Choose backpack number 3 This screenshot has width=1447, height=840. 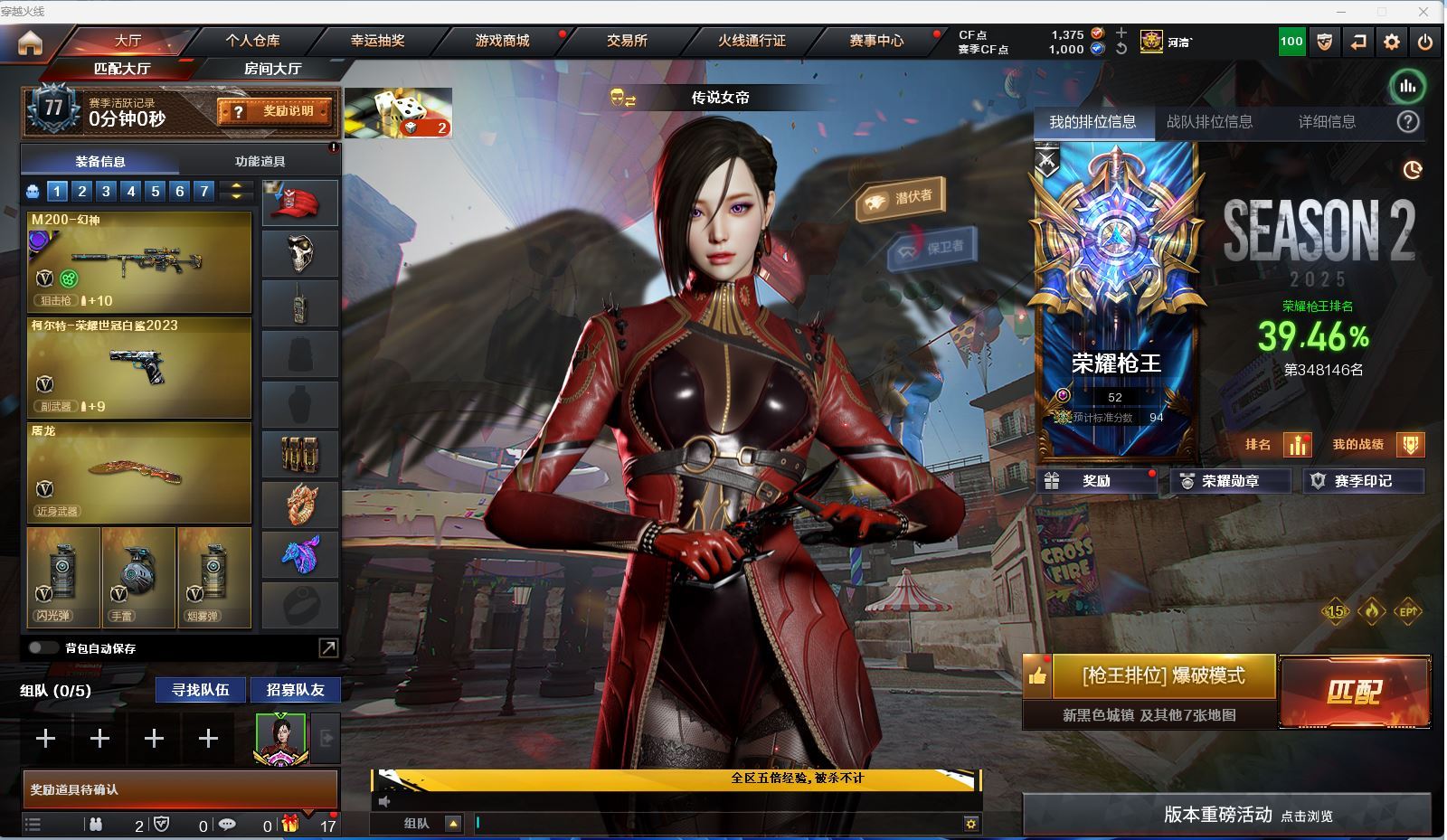106,191
